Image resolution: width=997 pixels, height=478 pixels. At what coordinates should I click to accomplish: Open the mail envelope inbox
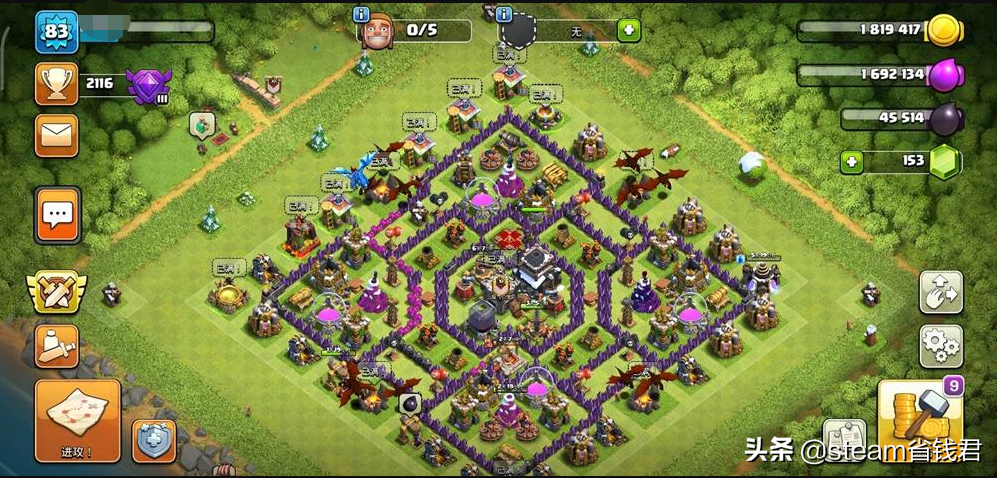pos(56,135)
